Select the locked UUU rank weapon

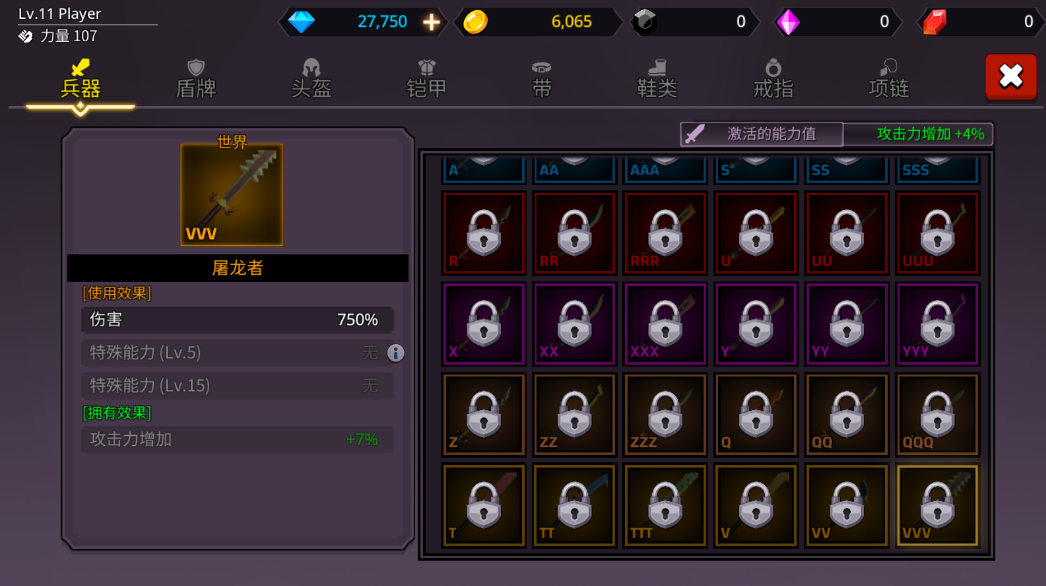pos(938,233)
